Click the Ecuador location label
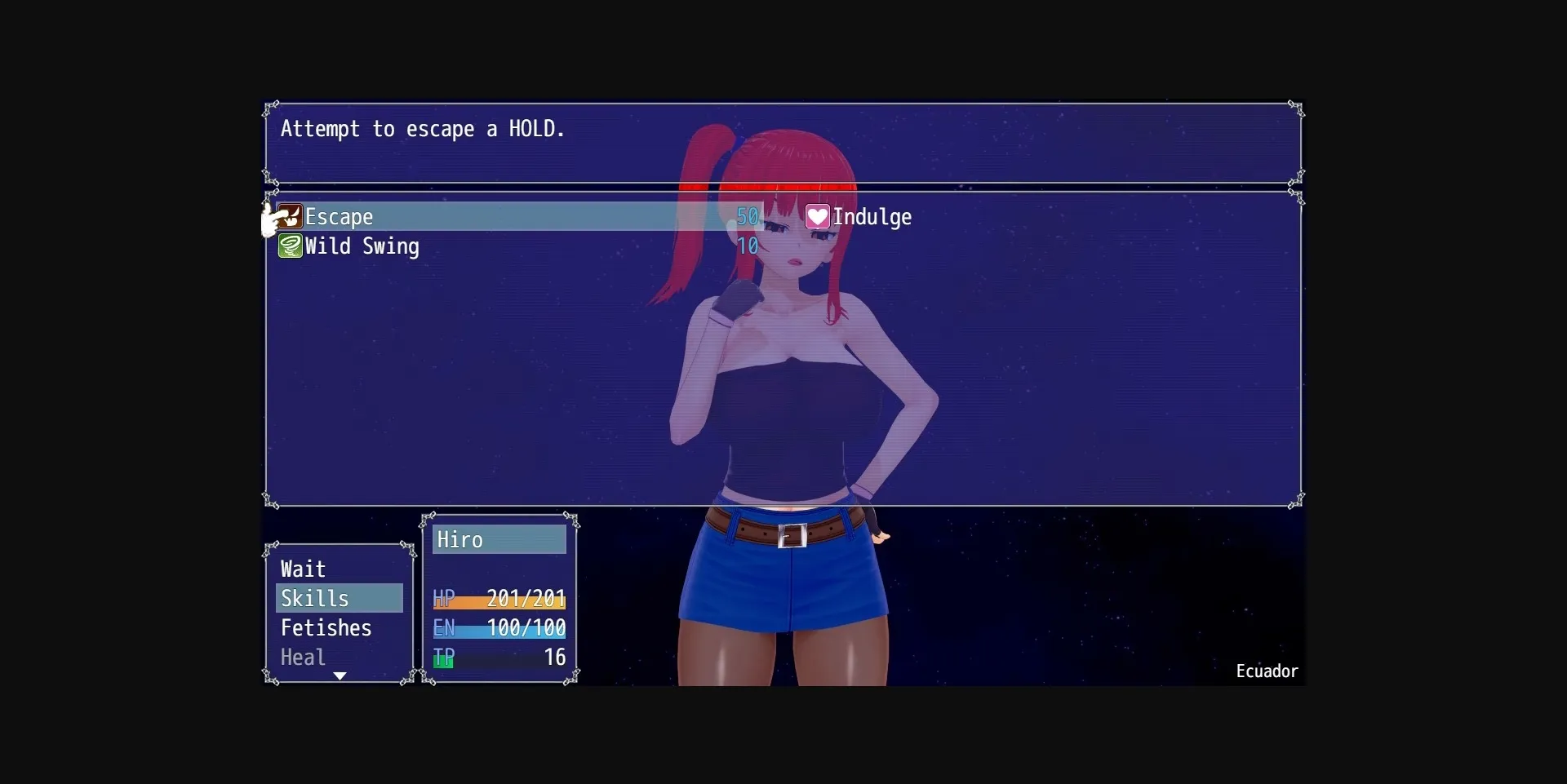 [1267, 671]
